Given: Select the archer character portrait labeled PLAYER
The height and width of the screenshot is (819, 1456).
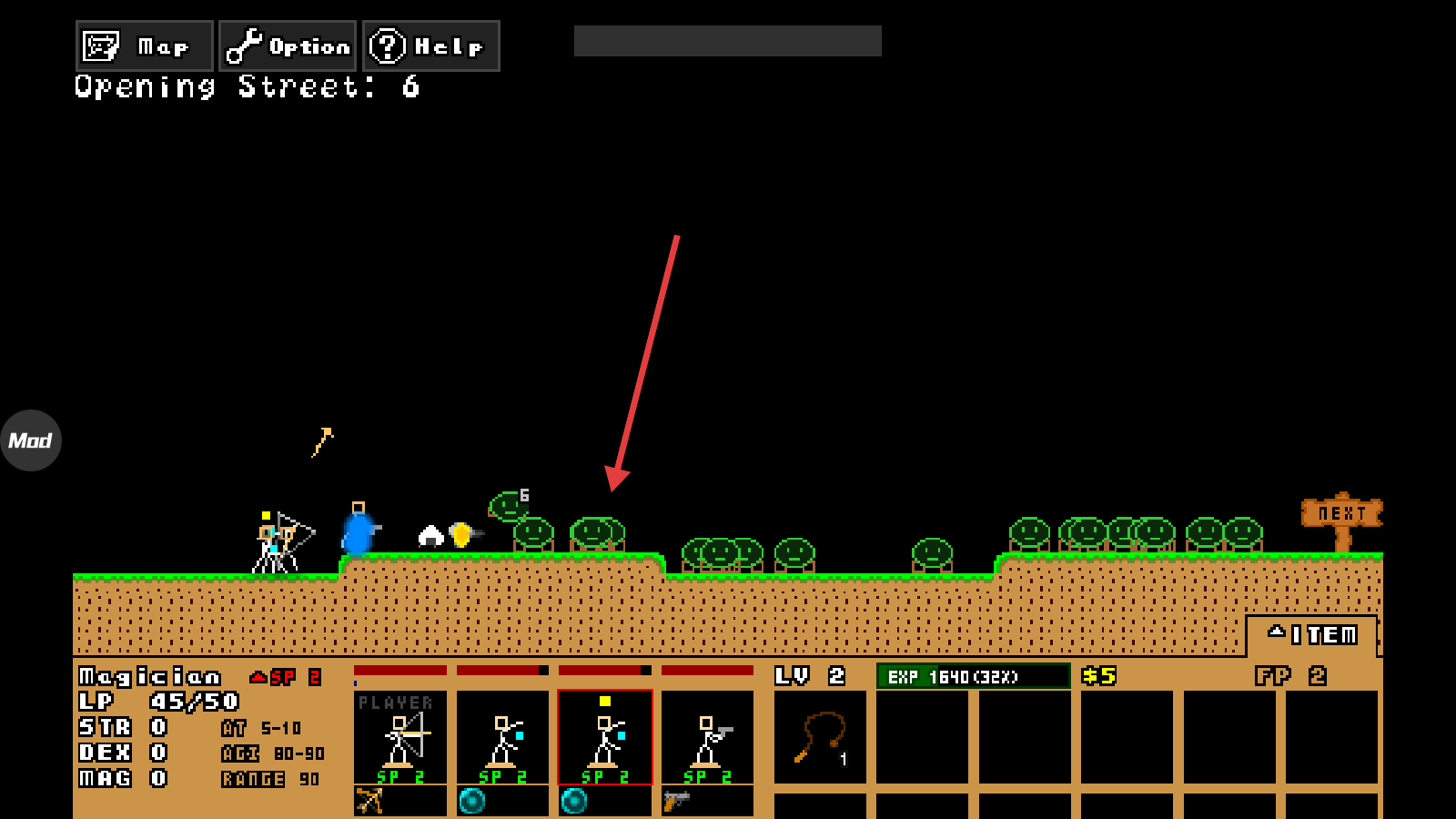Looking at the screenshot, I should click(400, 737).
